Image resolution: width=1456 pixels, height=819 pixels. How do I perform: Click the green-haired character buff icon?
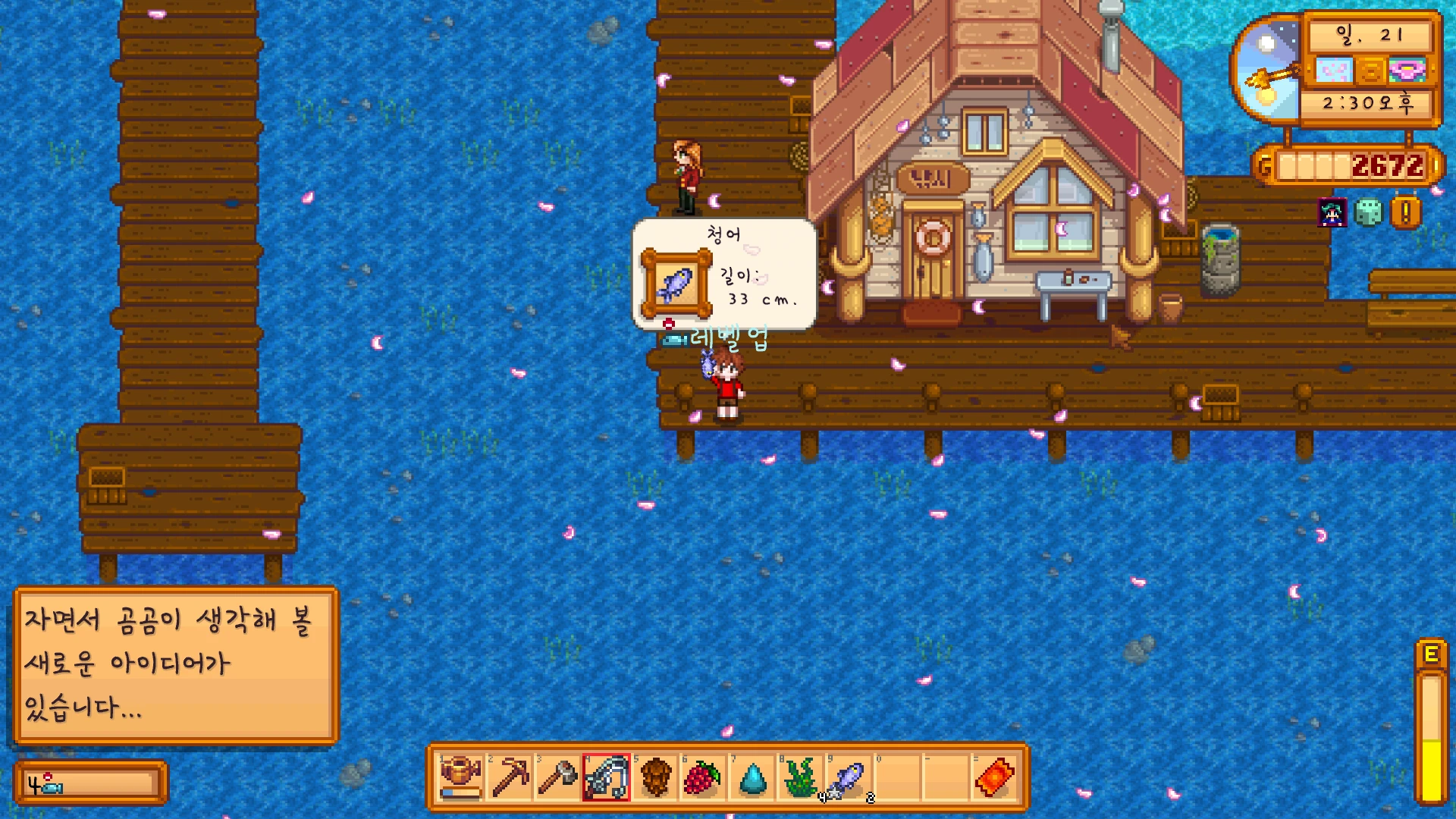[x=1332, y=213]
